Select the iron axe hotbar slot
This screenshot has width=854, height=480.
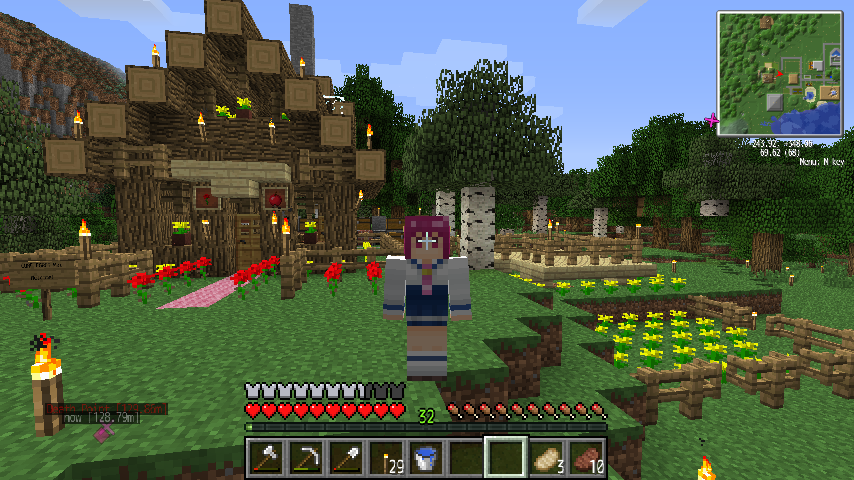[x=264, y=458]
